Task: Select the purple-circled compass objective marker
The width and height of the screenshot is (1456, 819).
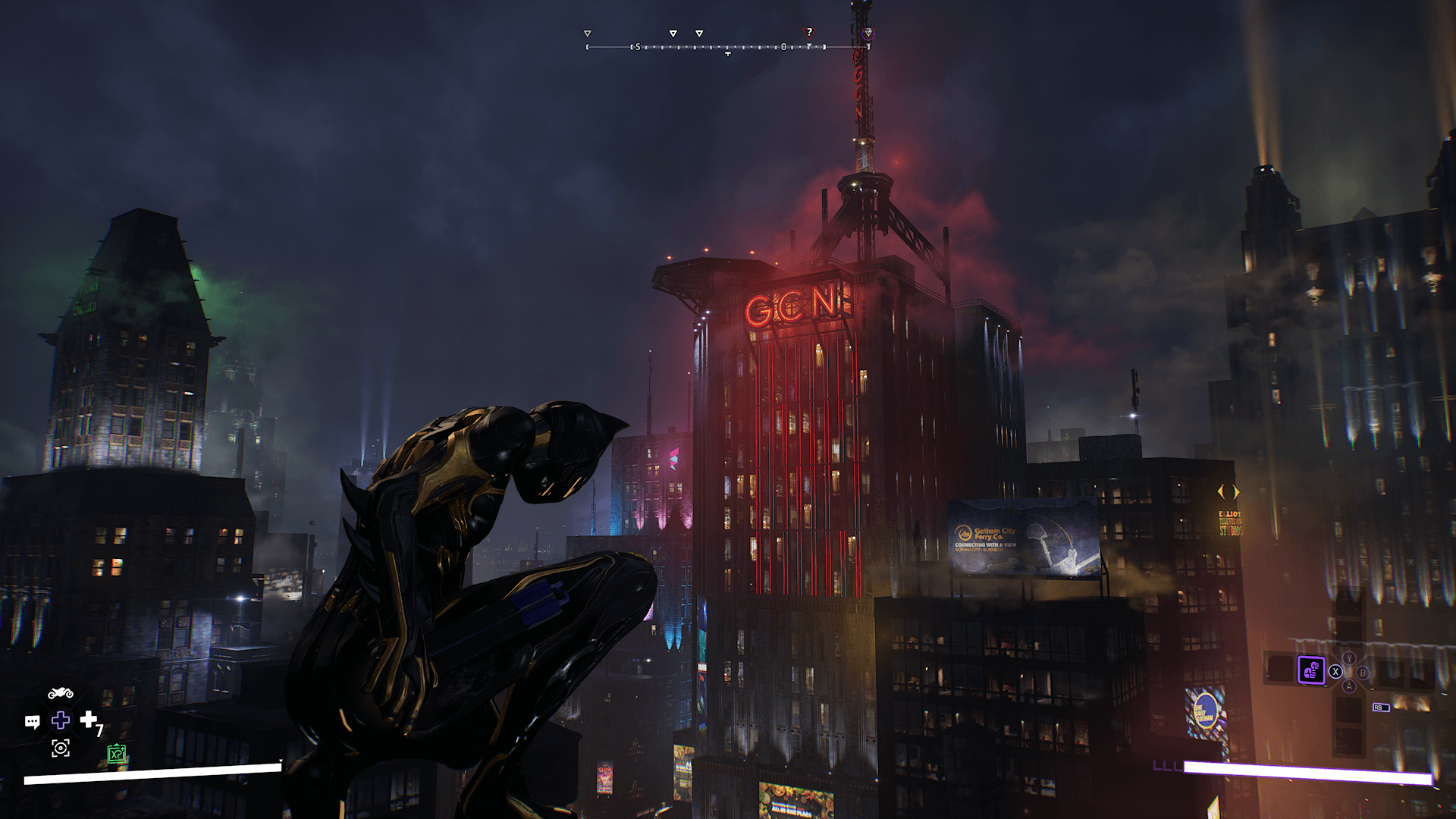Action: click(x=868, y=33)
